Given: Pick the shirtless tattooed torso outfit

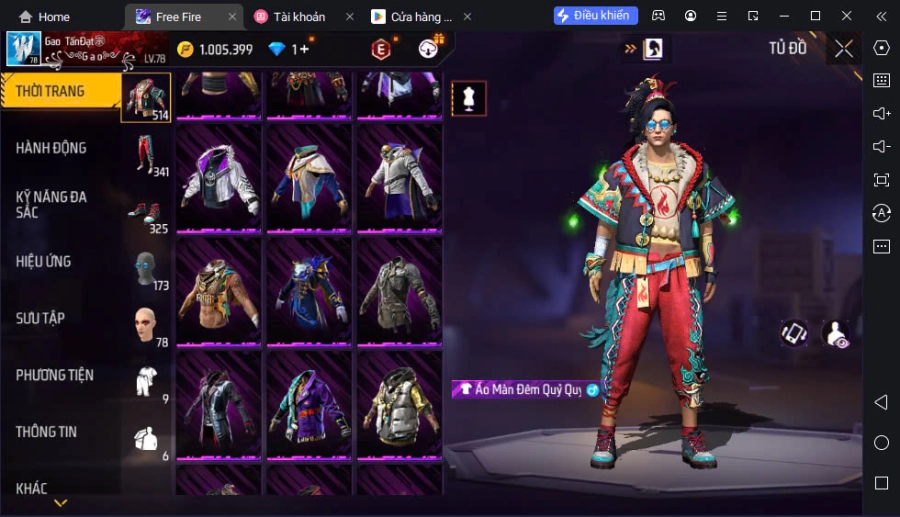Looking at the screenshot, I should coord(218,292).
